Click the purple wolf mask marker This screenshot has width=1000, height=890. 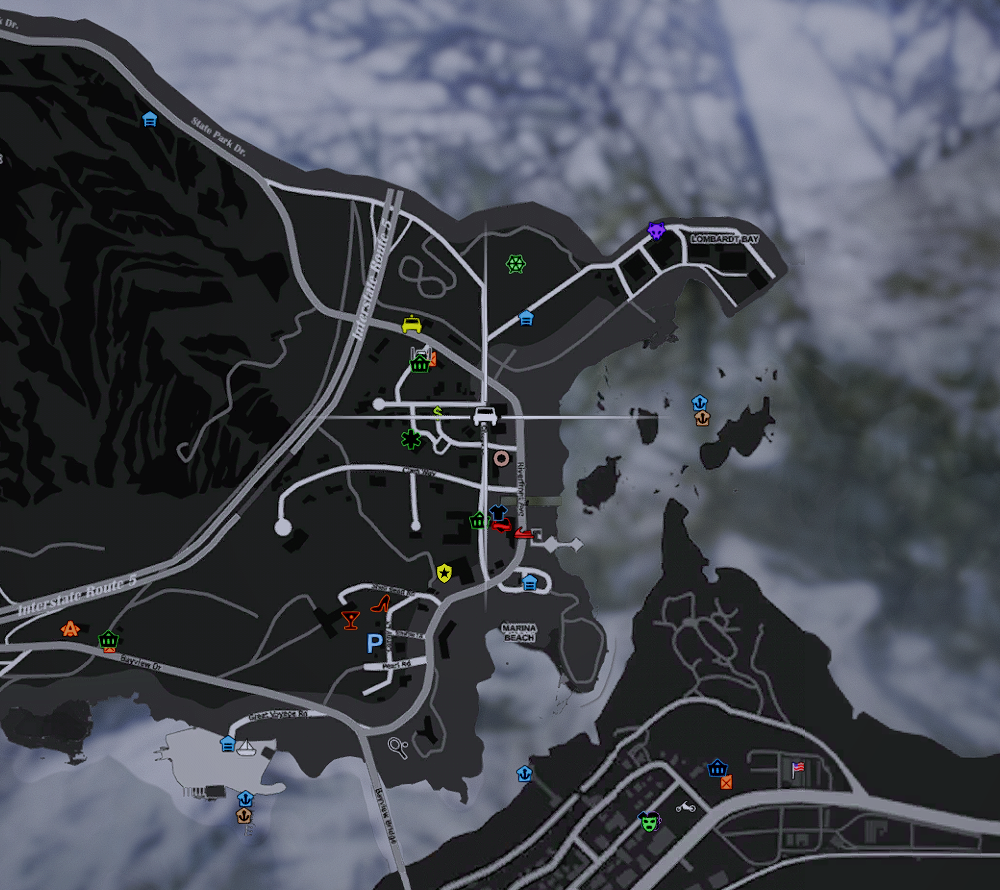point(656,231)
